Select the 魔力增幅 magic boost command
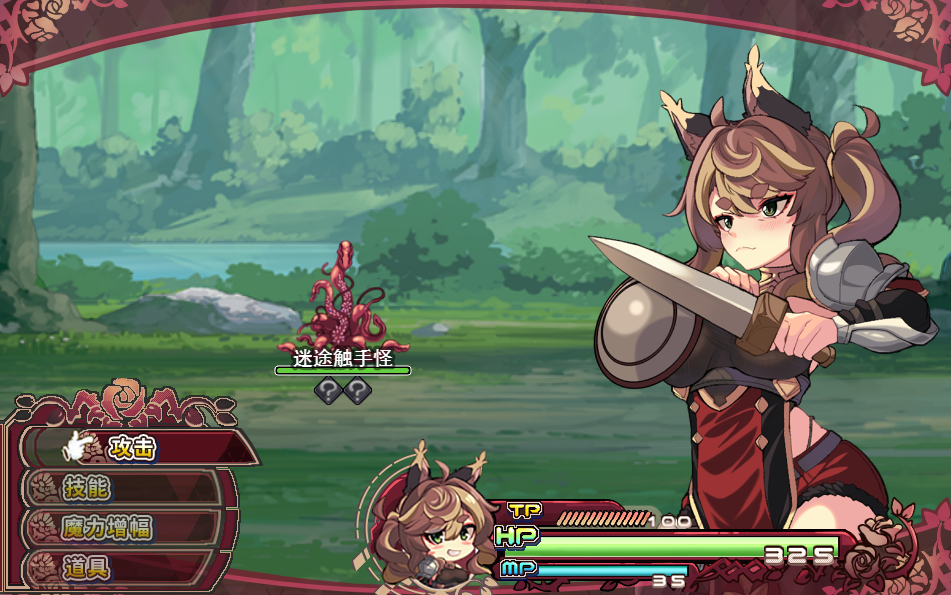Image resolution: width=951 pixels, height=595 pixels. 108,528
